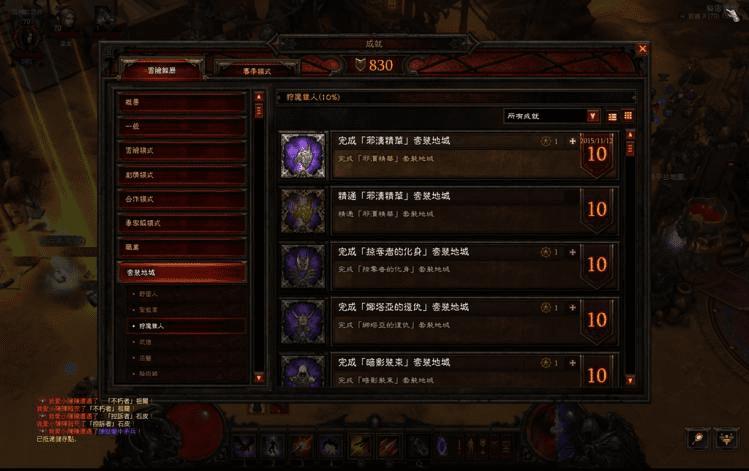Close the achievements window

(642, 48)
